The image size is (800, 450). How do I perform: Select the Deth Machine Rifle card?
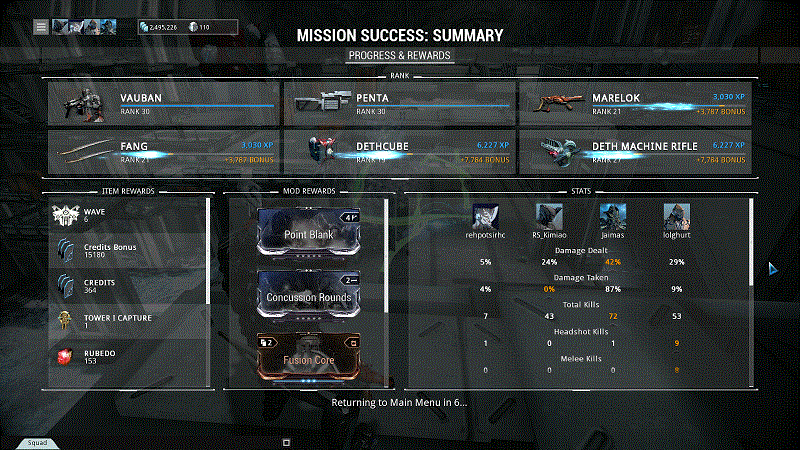pyautogui.click(x=636, y=152)
